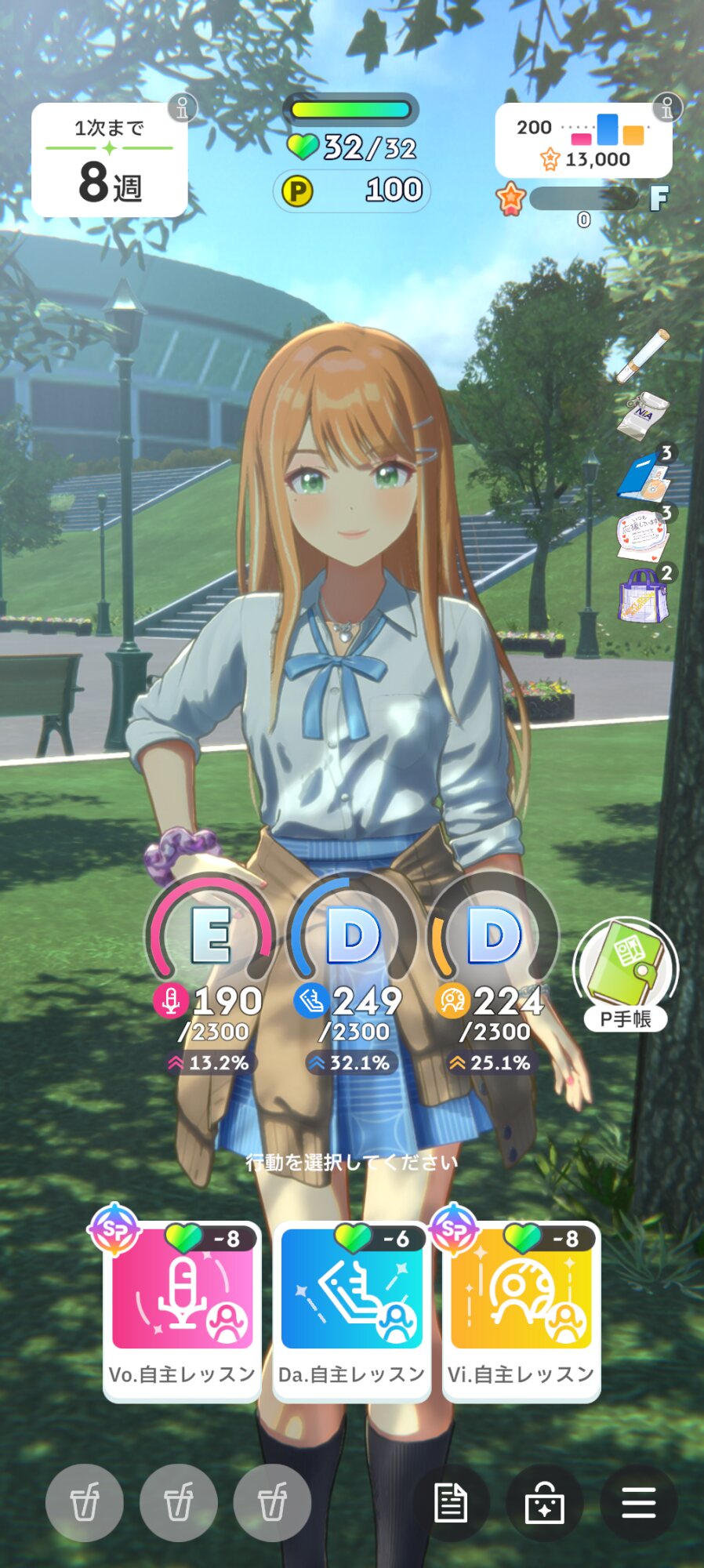Tap the Visual stat gauge showing 224
The image size is (704, 1568).
[493, 937]
